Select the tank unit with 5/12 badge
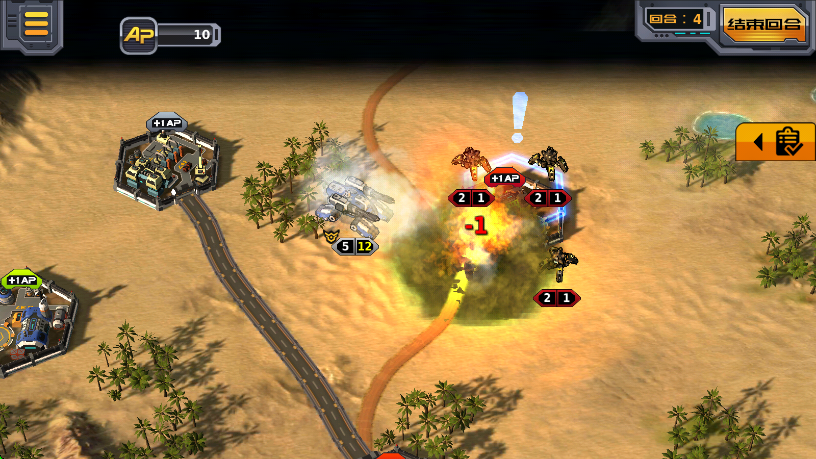The image size is (816, 459). (355, 206)
